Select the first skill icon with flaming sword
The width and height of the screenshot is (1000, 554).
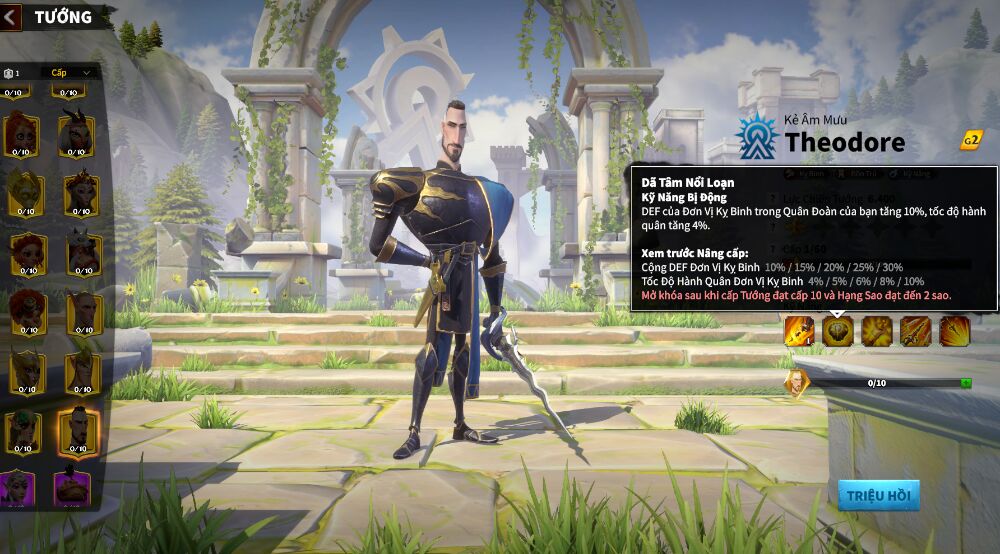(x=798, y=331)
